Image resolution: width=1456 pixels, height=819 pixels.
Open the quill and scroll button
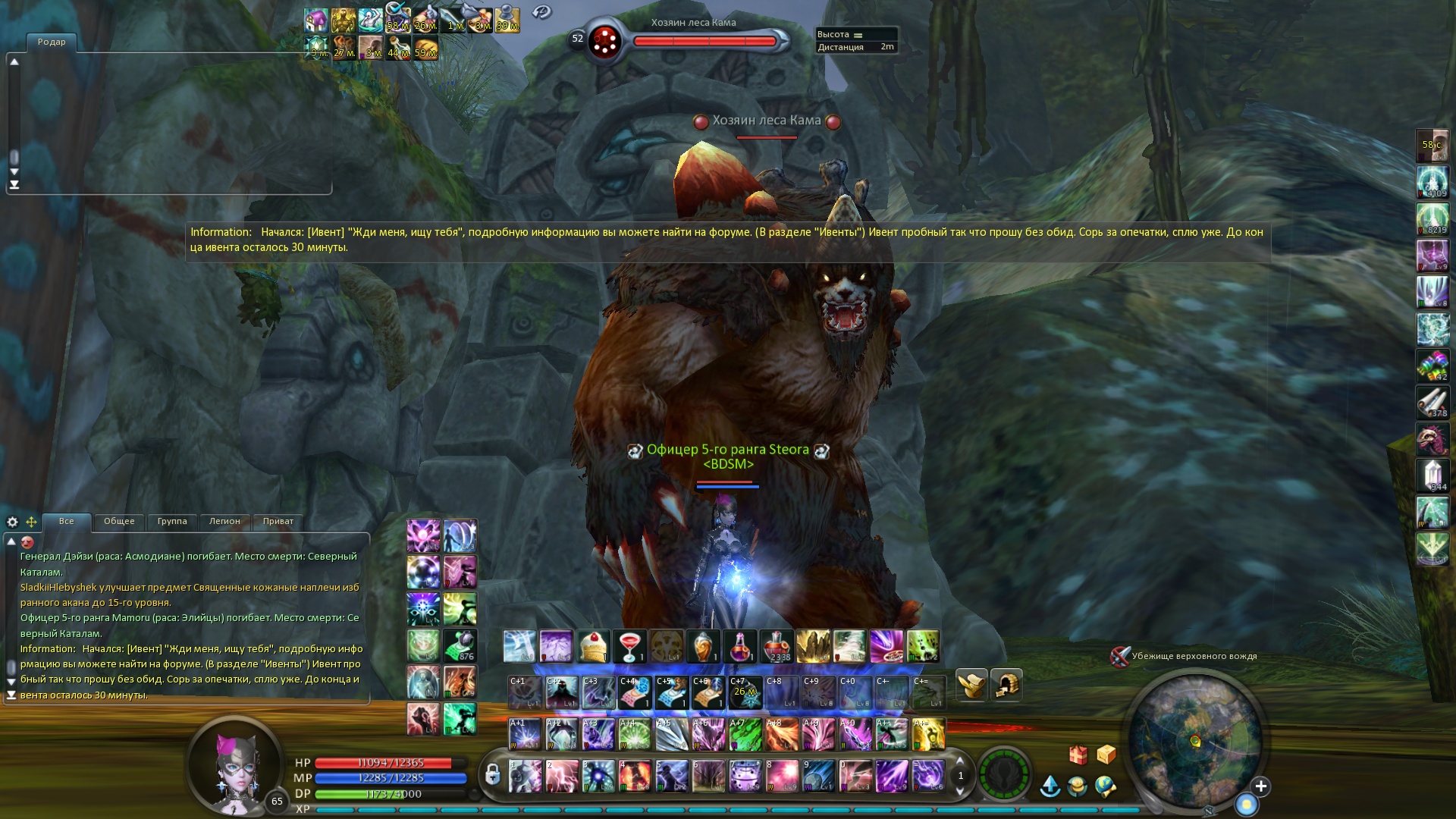(971, 685)
